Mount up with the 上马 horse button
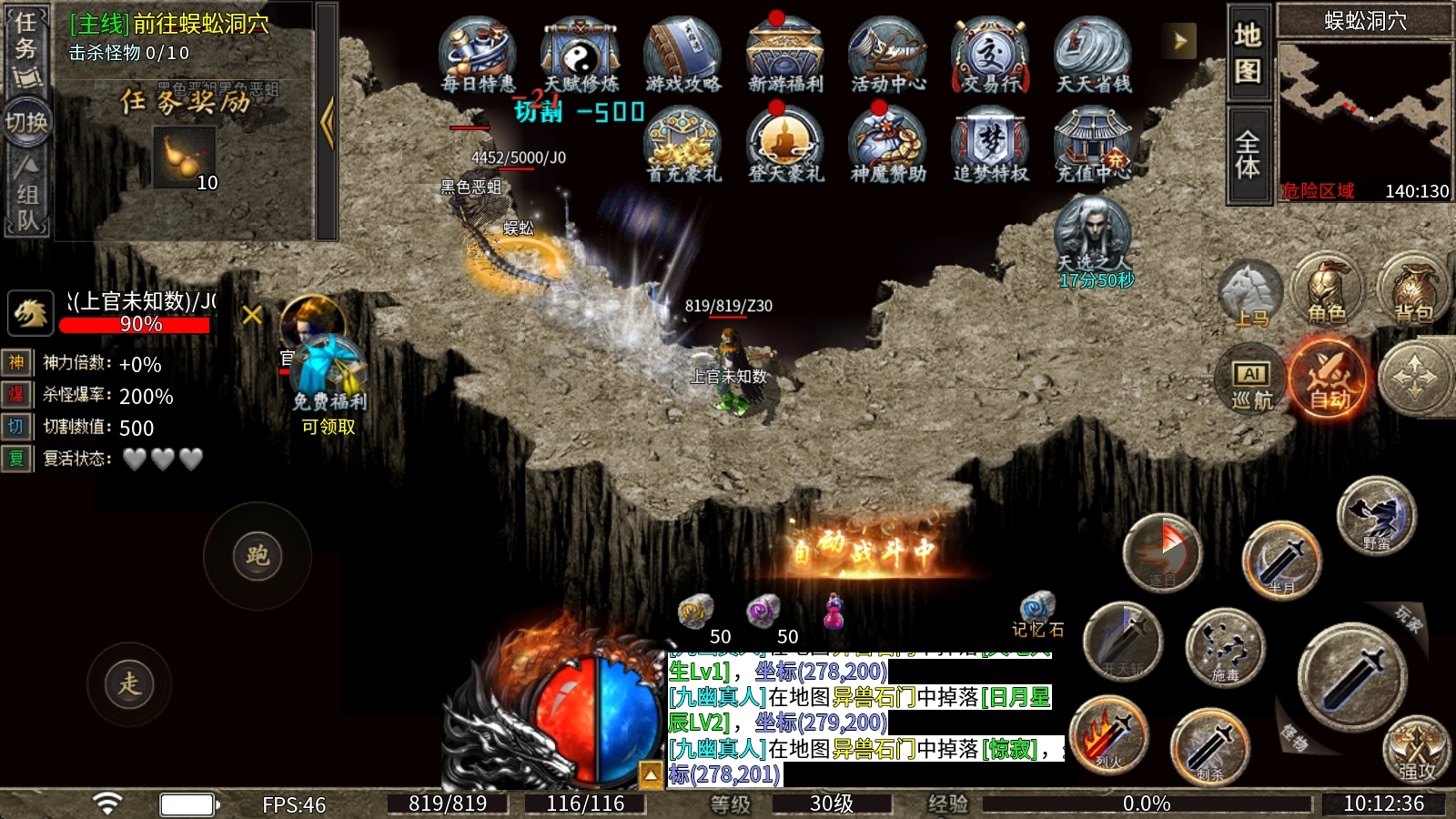Screen dimensions: 1456x819 click(1250, 293)
